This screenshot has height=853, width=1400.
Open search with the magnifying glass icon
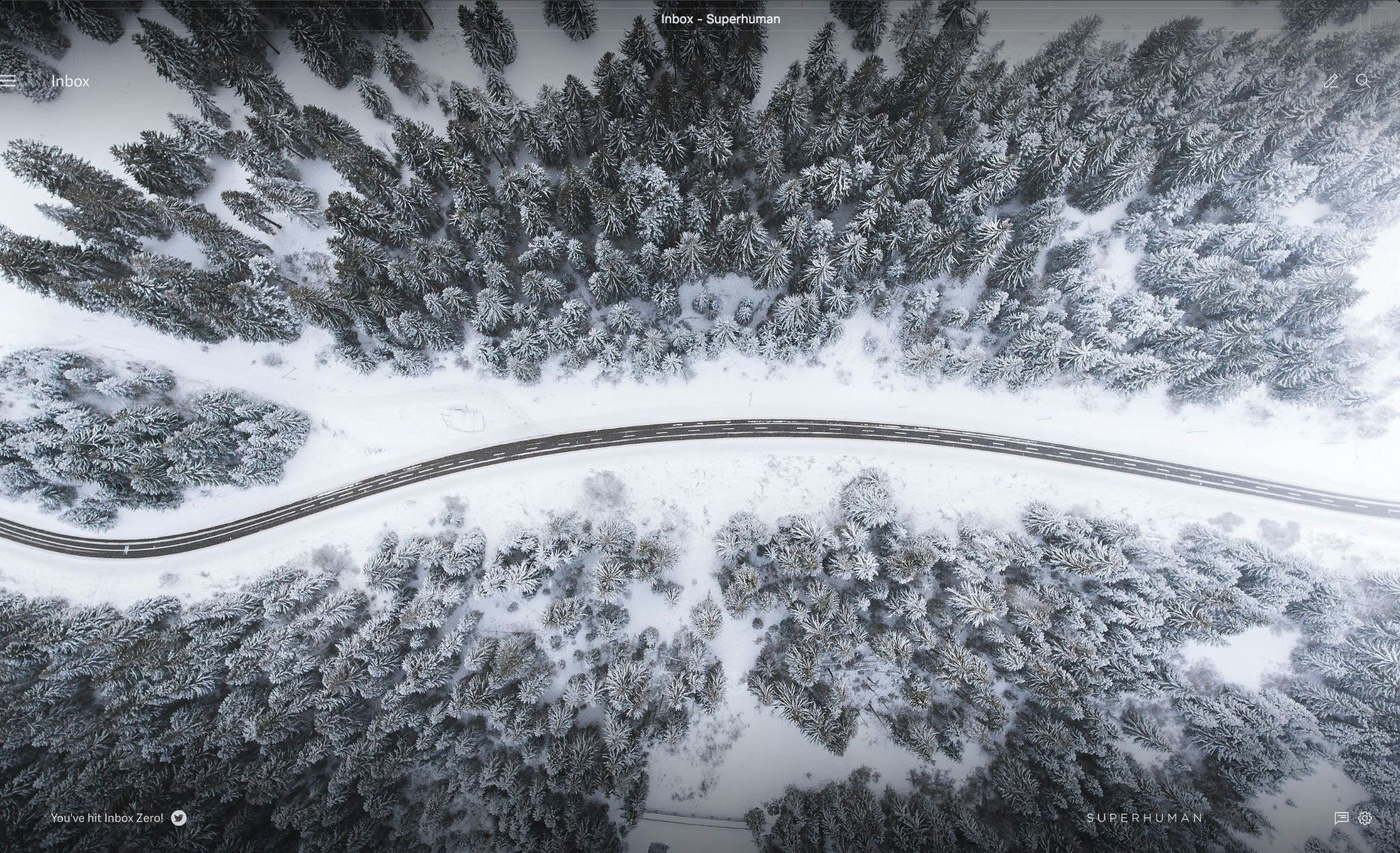point(1362,81)
